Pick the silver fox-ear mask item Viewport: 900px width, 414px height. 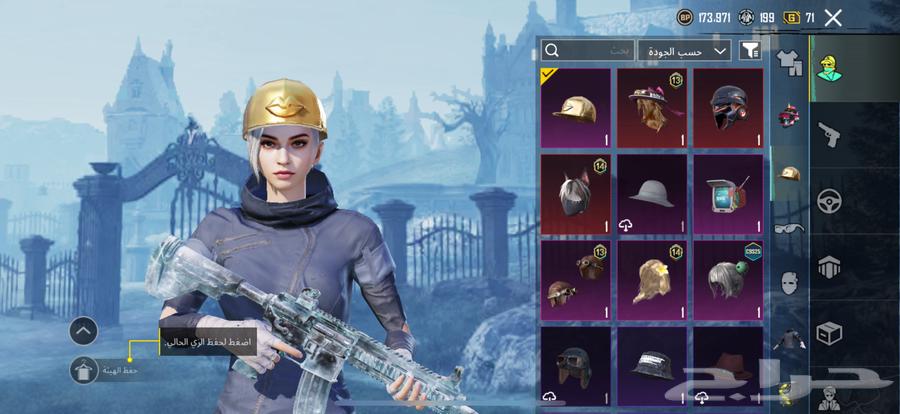click(575, 193)
